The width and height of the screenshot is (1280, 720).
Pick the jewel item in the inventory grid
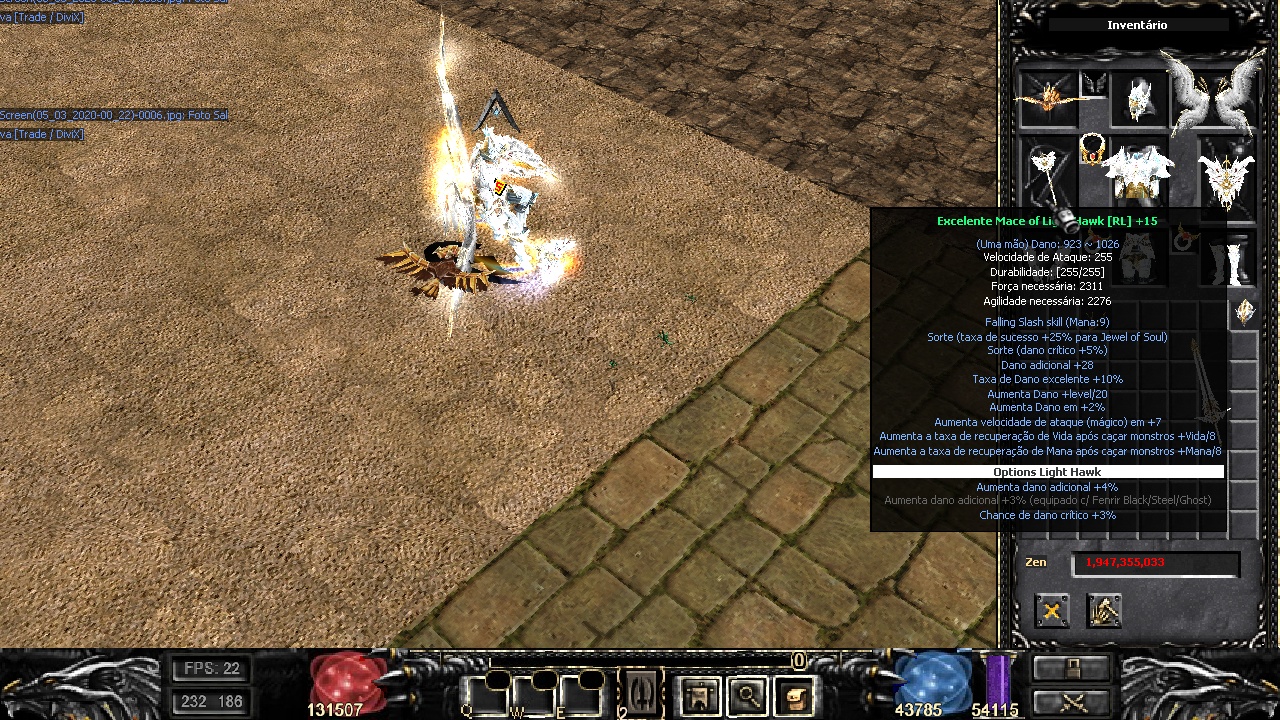[x=1245, y=312]
